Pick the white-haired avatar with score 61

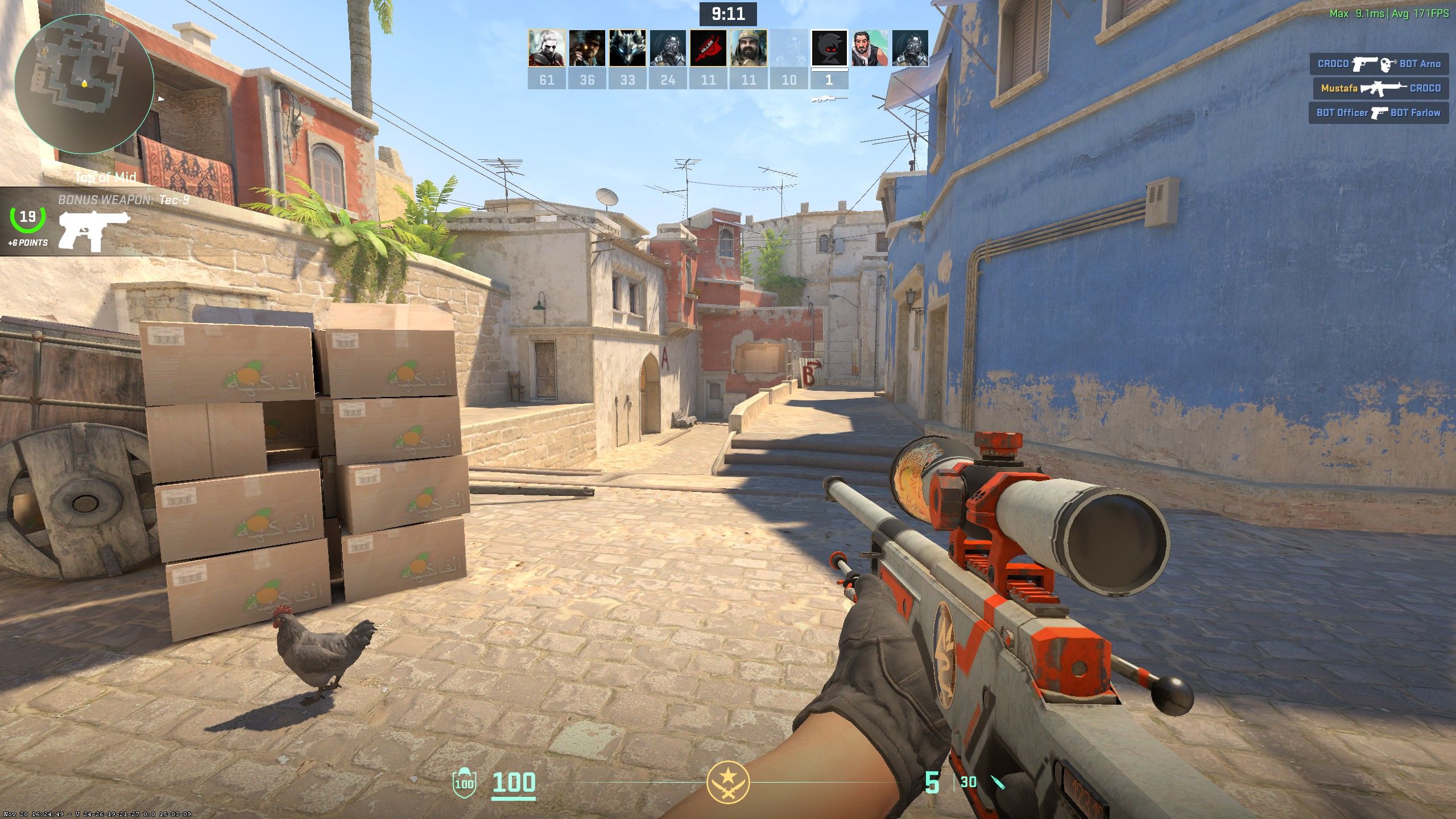(547, 48)
